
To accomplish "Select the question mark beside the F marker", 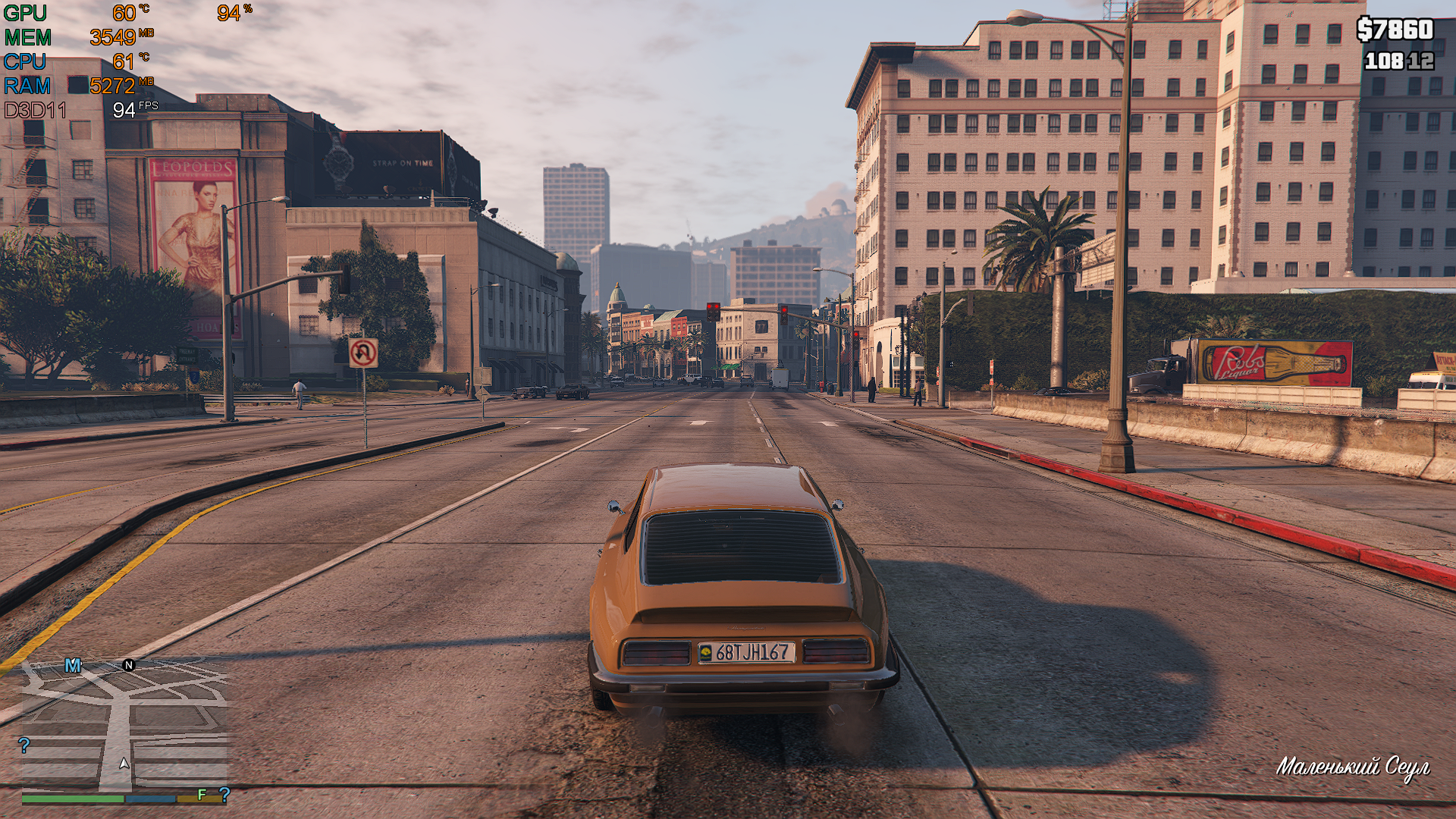I will click(224, 795).
